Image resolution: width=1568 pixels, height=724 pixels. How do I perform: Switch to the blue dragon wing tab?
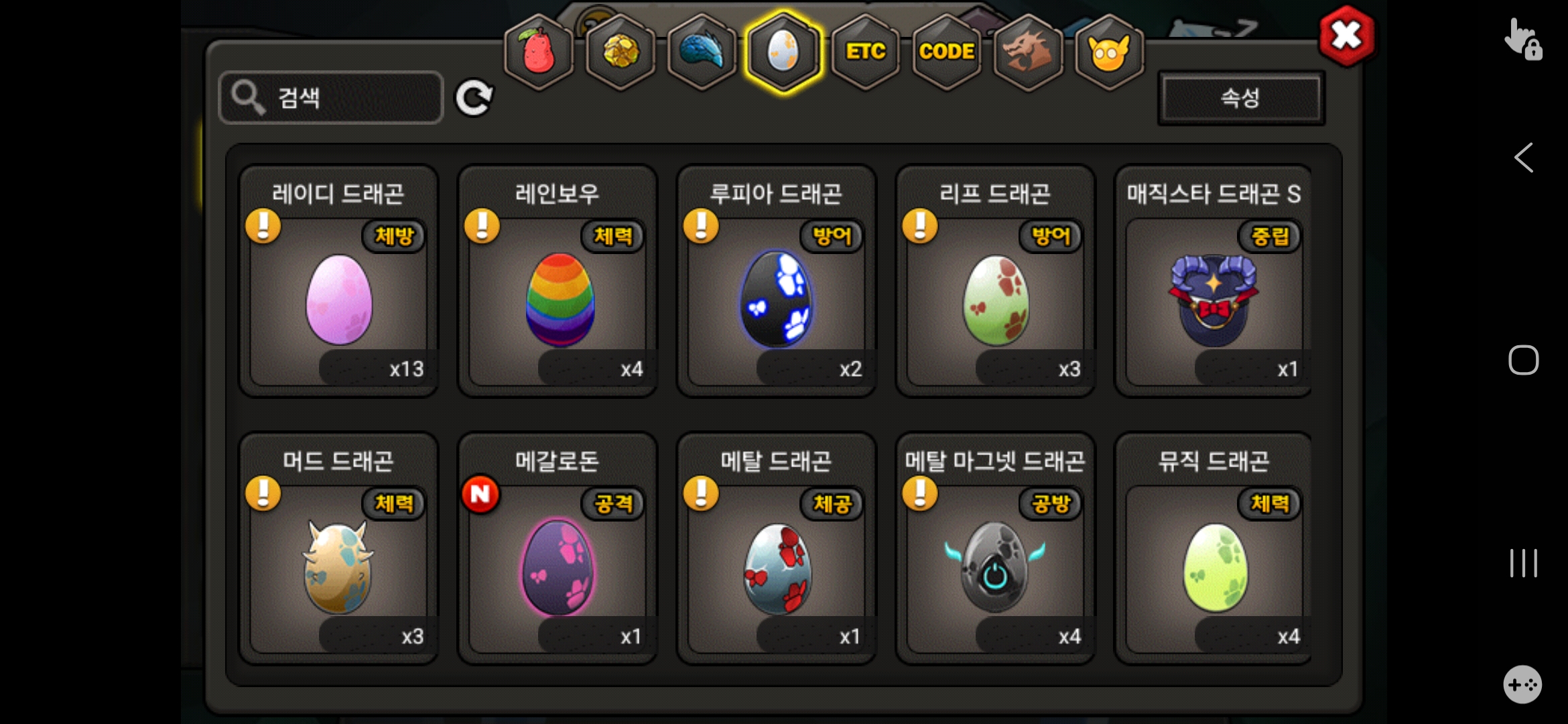coord(702,52)
